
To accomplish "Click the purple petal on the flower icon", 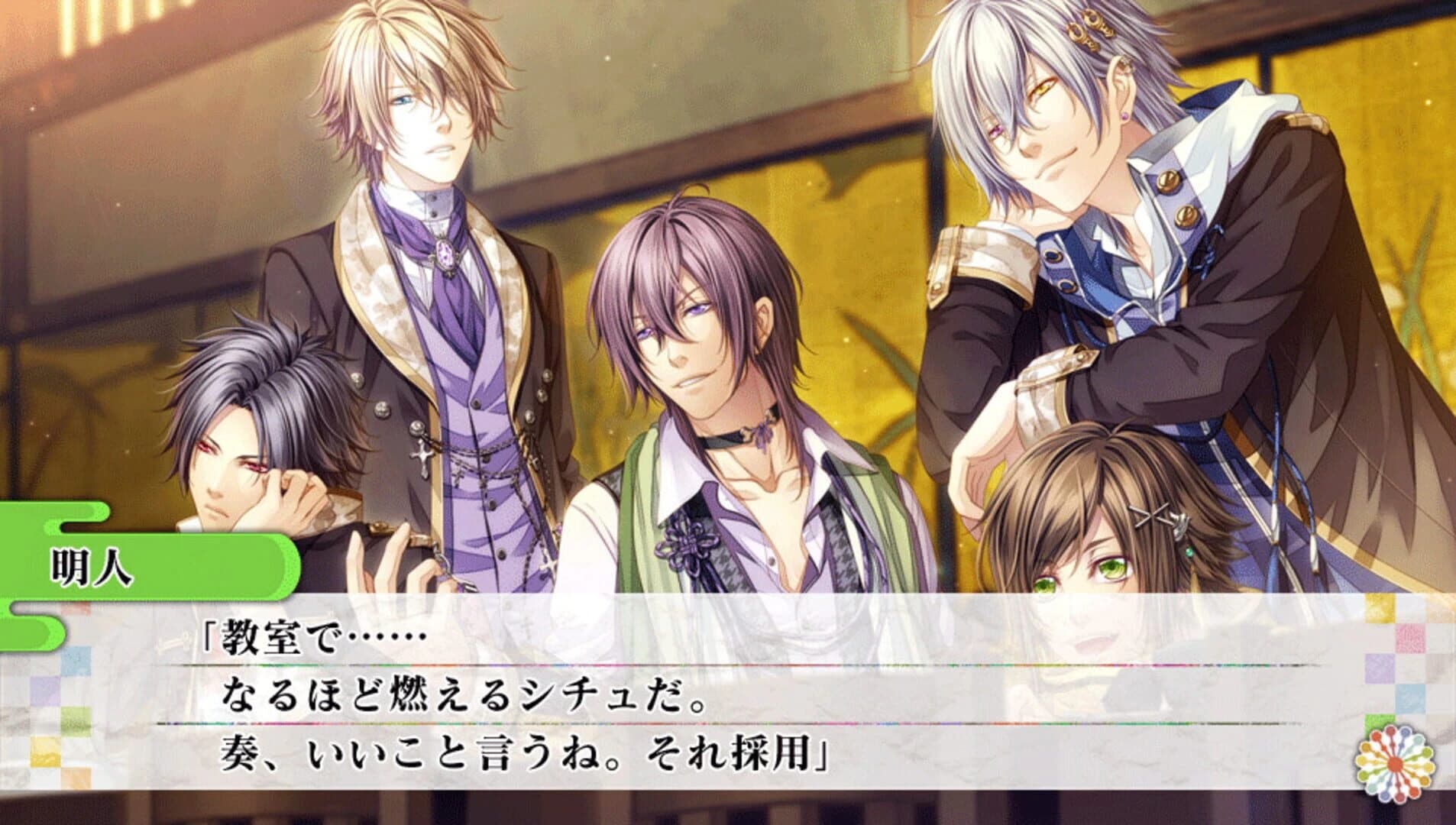I will coord(1383,797).
